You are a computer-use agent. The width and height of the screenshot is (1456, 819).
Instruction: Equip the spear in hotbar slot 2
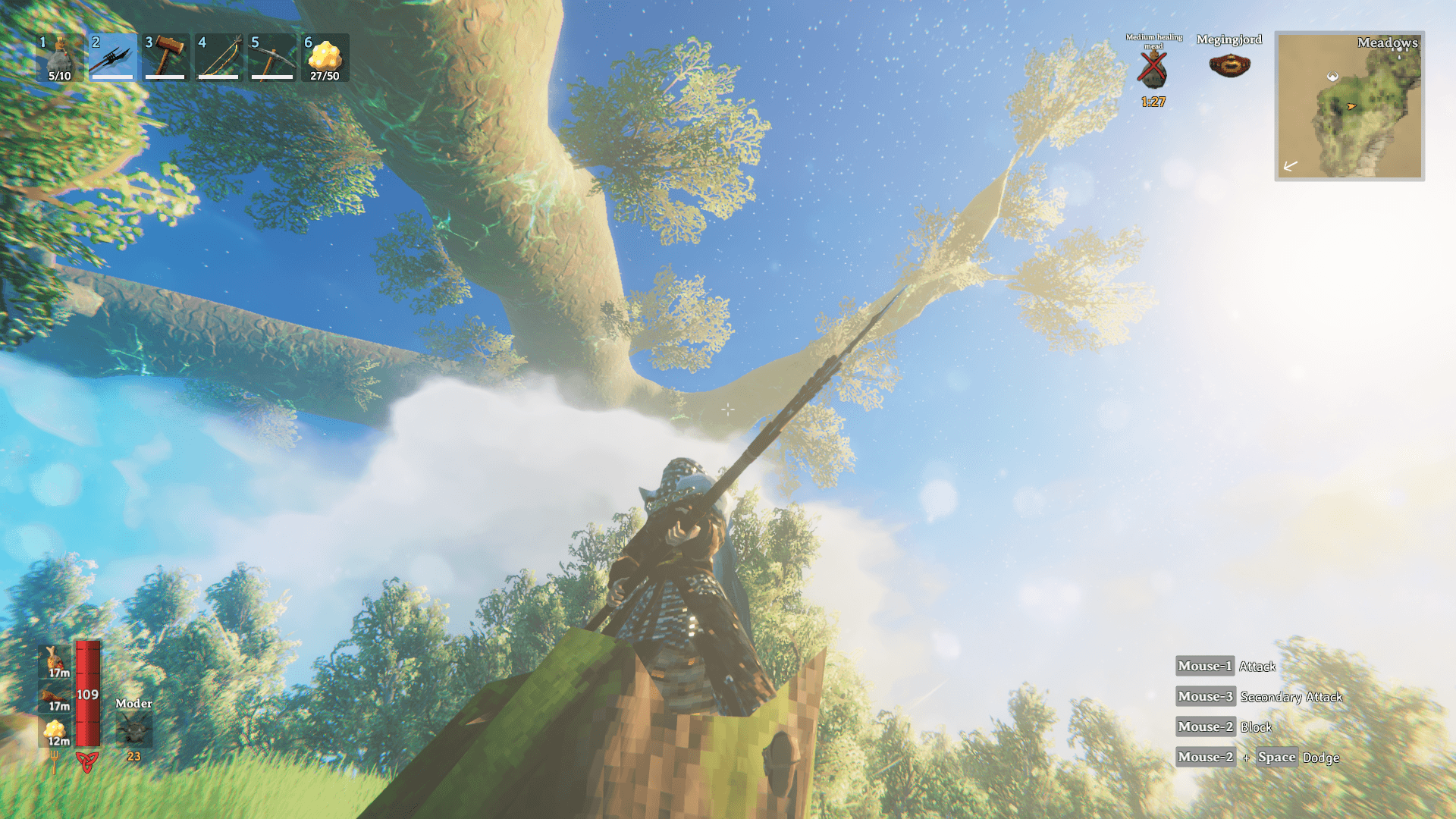coord(112,58)
